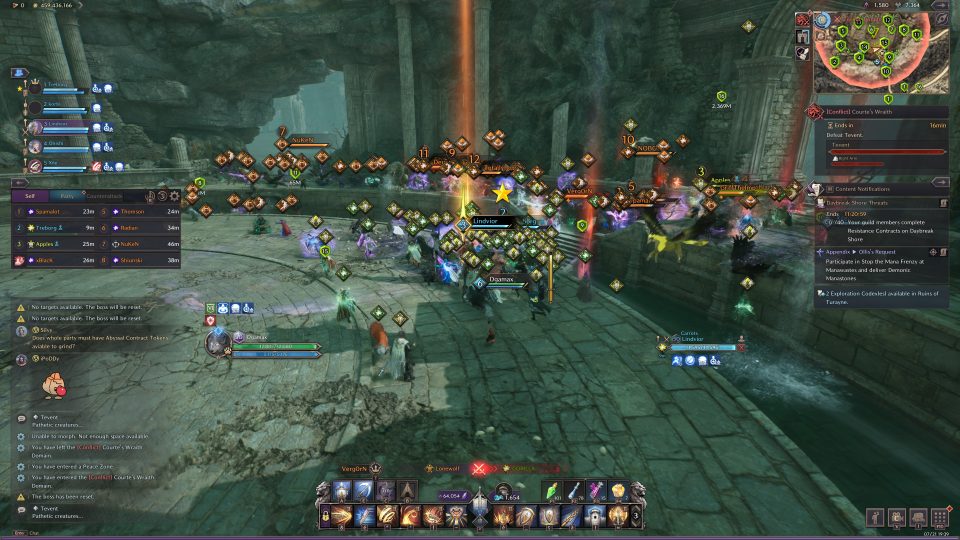
Task: Select xBlack in the target list
Action: click(x=48, y=260)
